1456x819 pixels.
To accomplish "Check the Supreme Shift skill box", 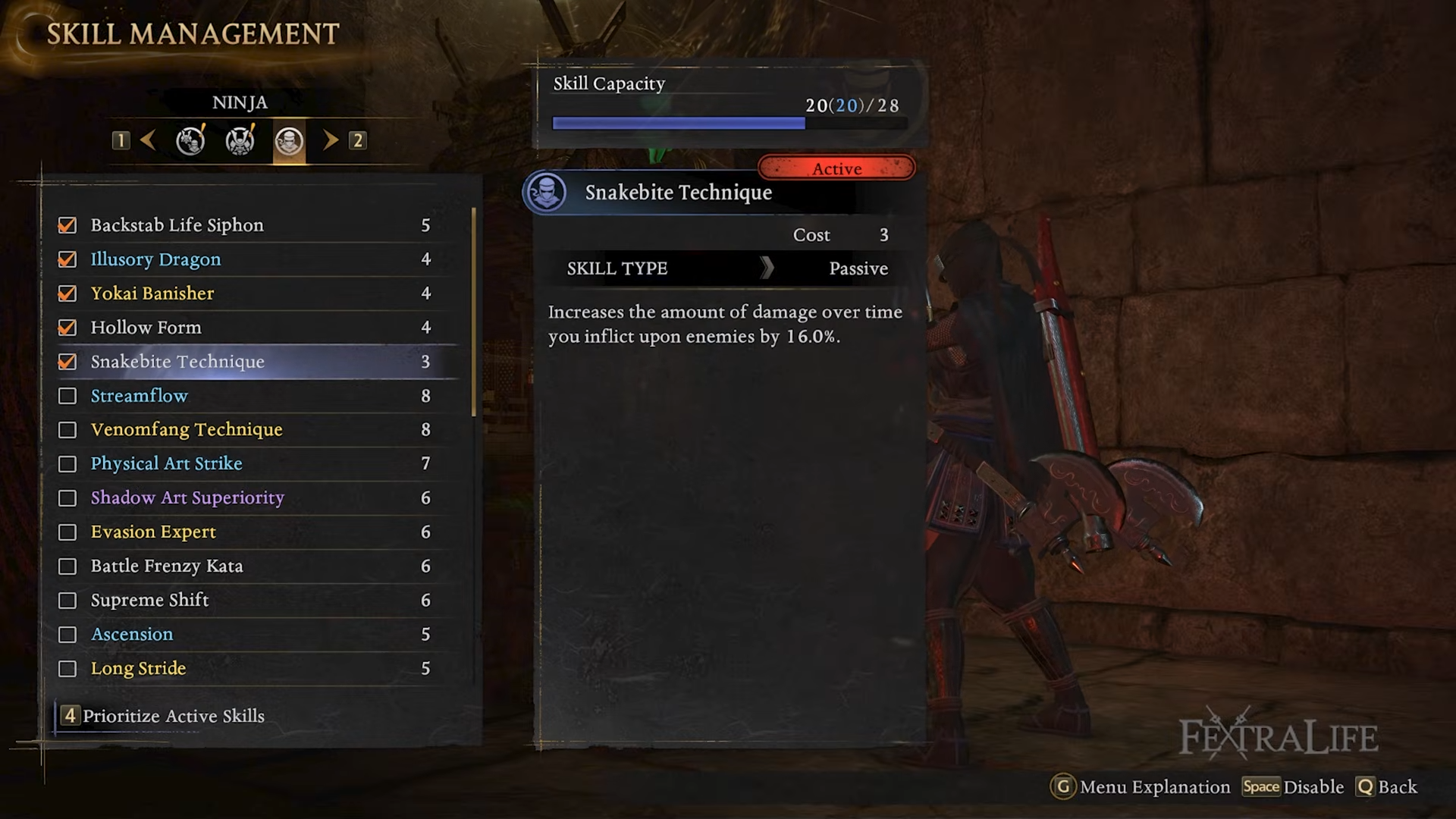I will click(x=67, y=601).
